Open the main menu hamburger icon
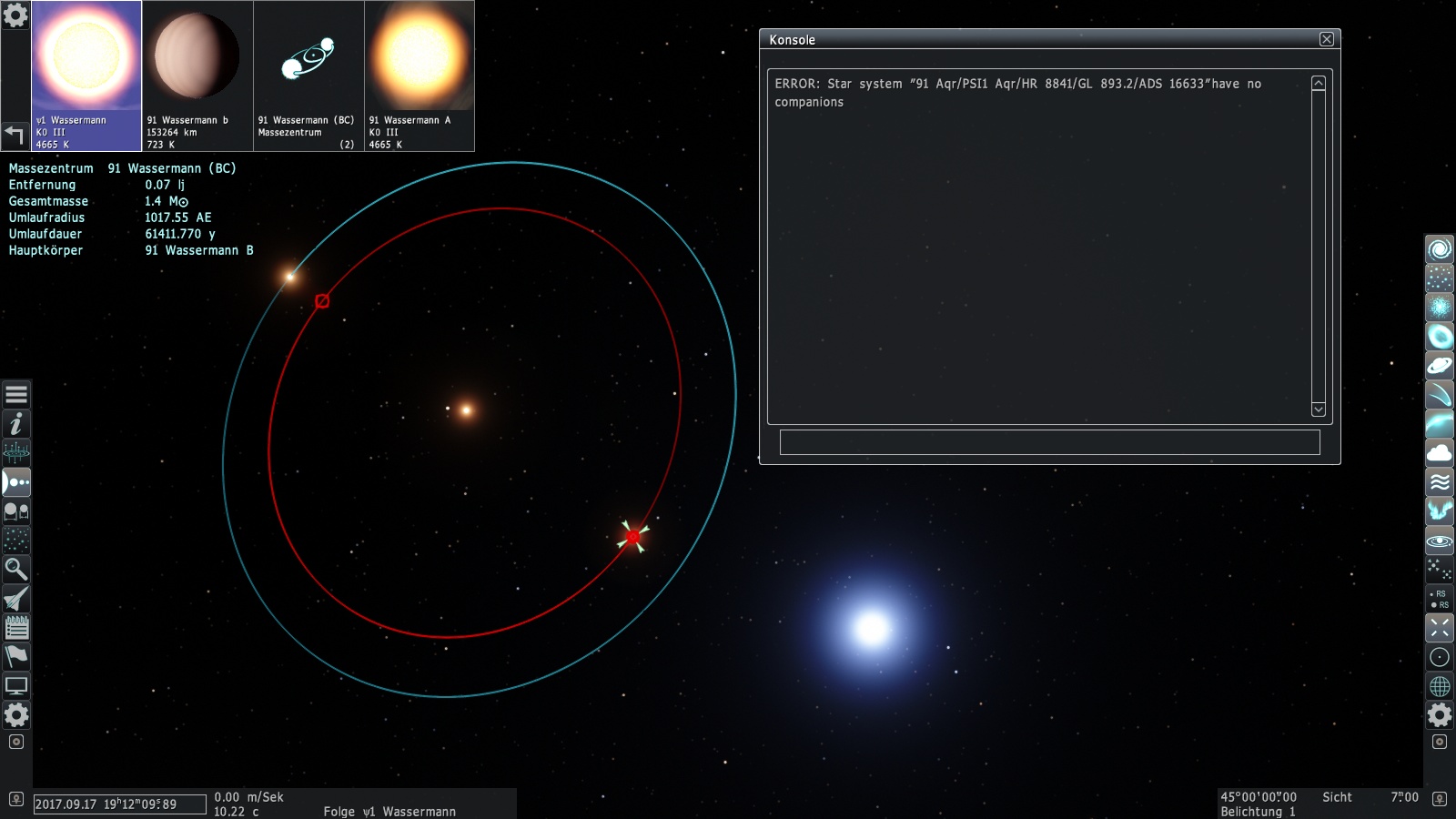 click(x=16, y=395)
